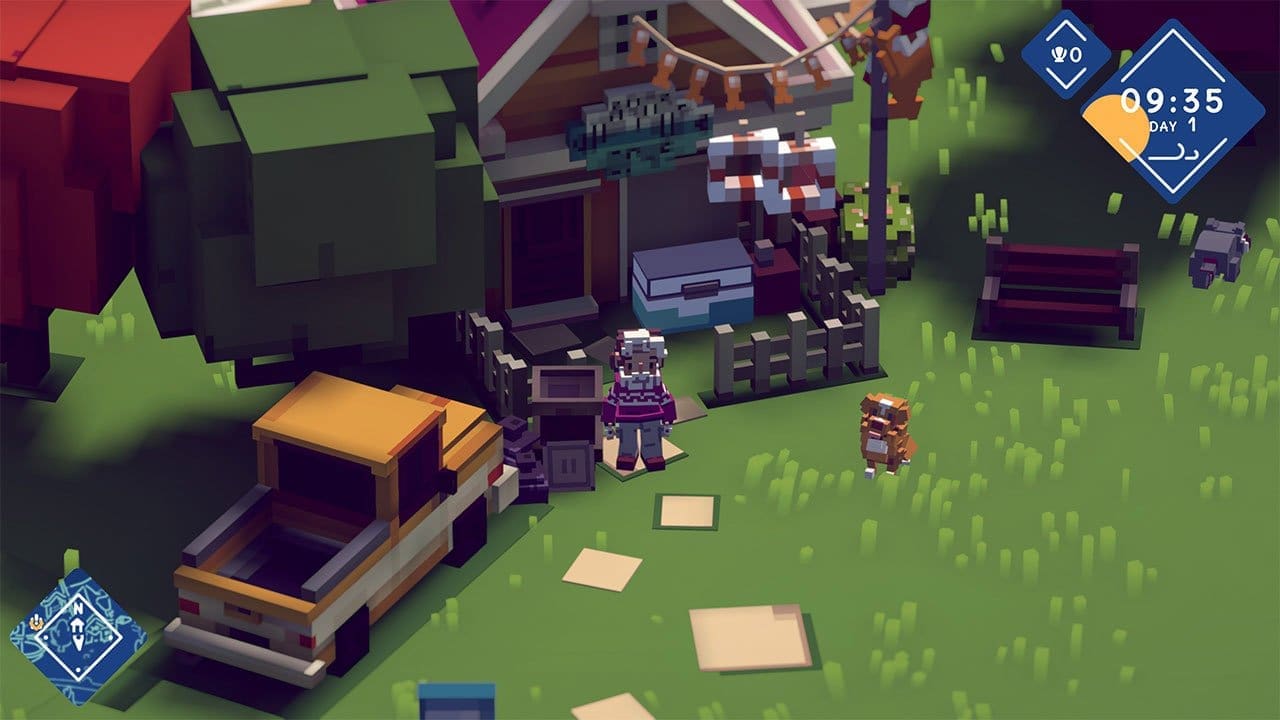Click the DAY 1 indicator
1280x720 pixels.
pyautogui.click(x=1173, y=126)
